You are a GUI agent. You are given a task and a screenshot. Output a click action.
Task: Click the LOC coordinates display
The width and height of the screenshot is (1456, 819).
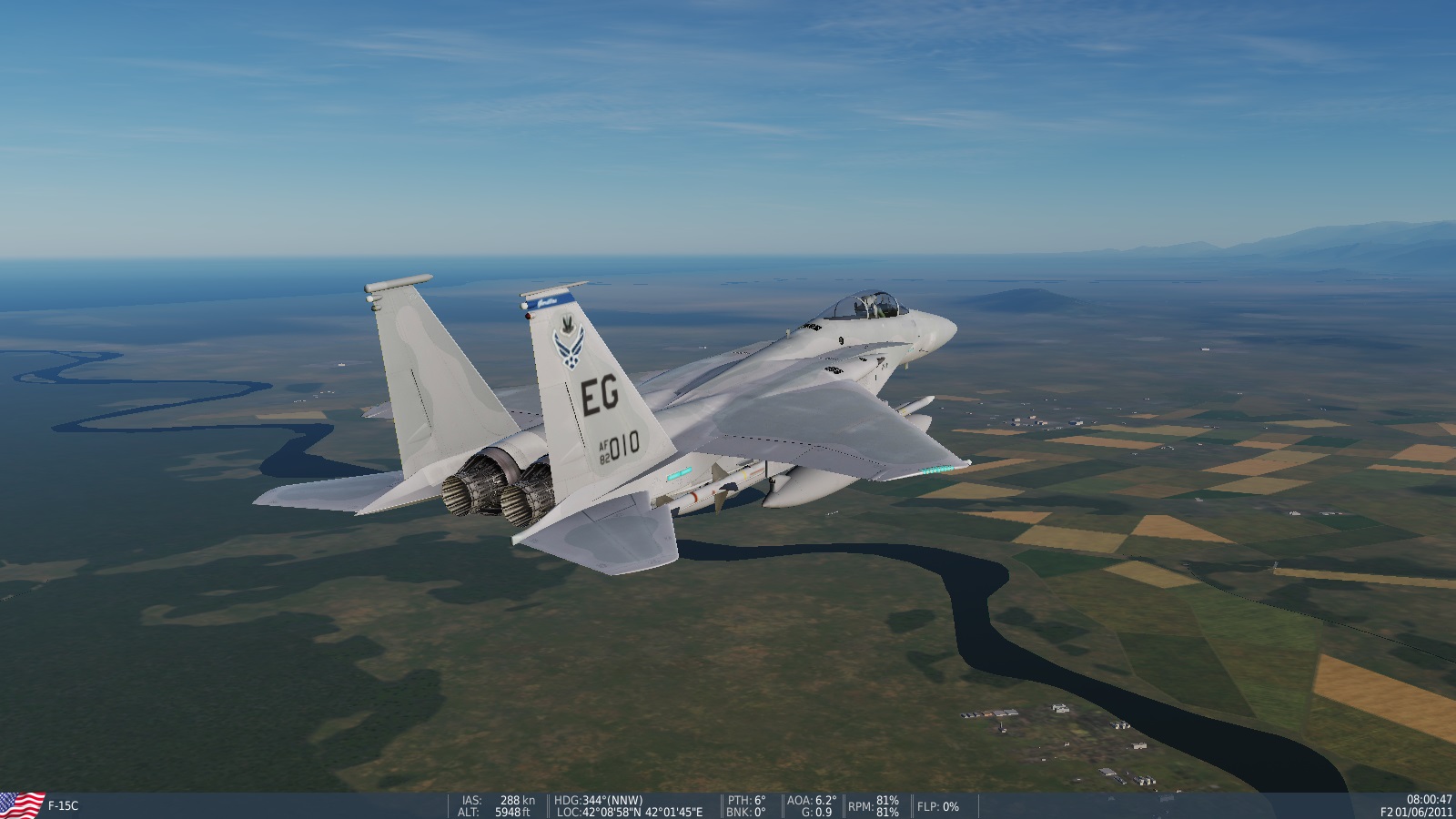pyautogui.click(x=626, y=812)
